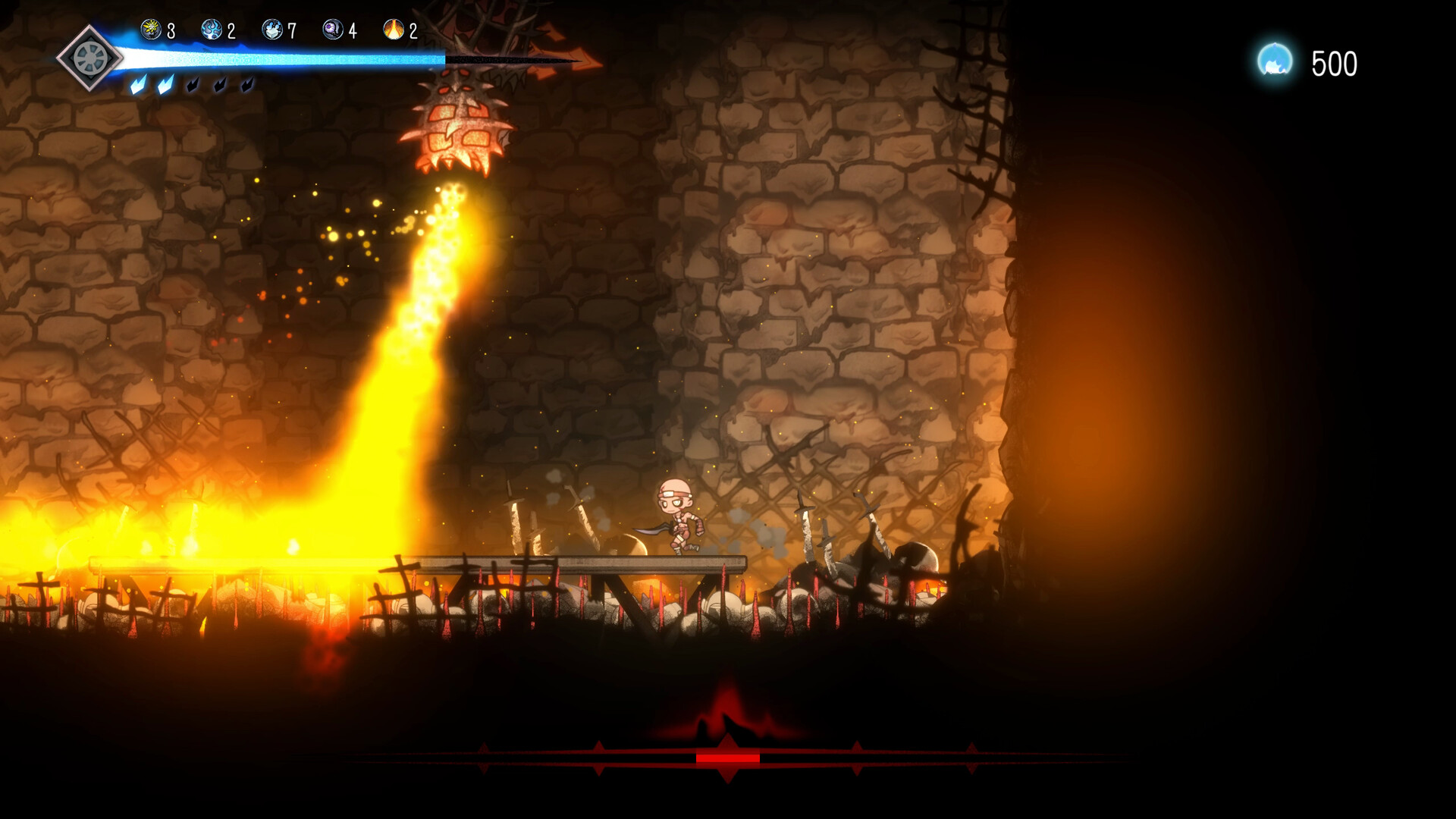Viewport: 1456px width, 819px height.
Task: Click the diamond wheel emblem
Action: [89, 58]
